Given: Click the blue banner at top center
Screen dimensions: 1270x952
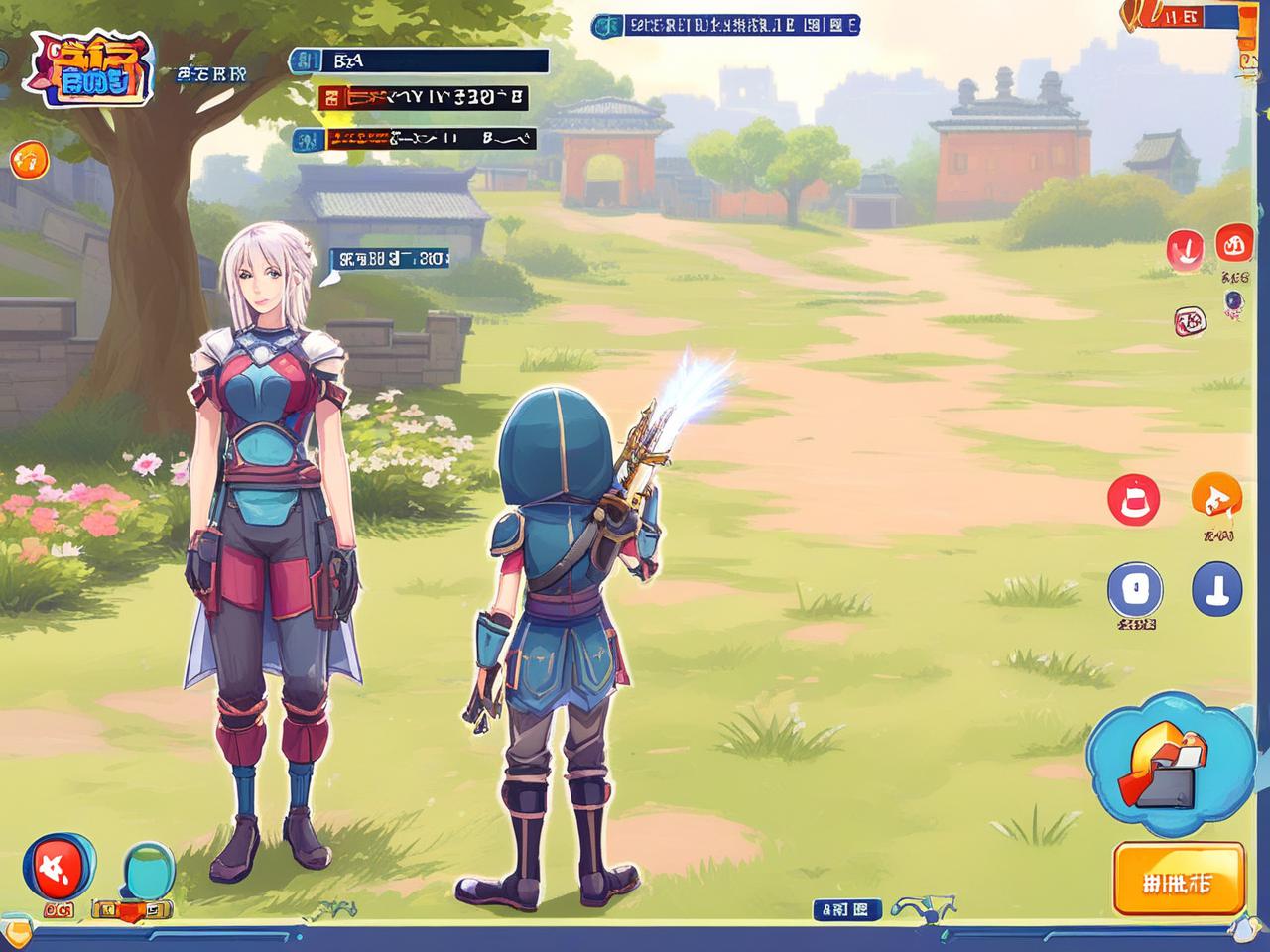Looking at the screenshot, I should point(725,26).
